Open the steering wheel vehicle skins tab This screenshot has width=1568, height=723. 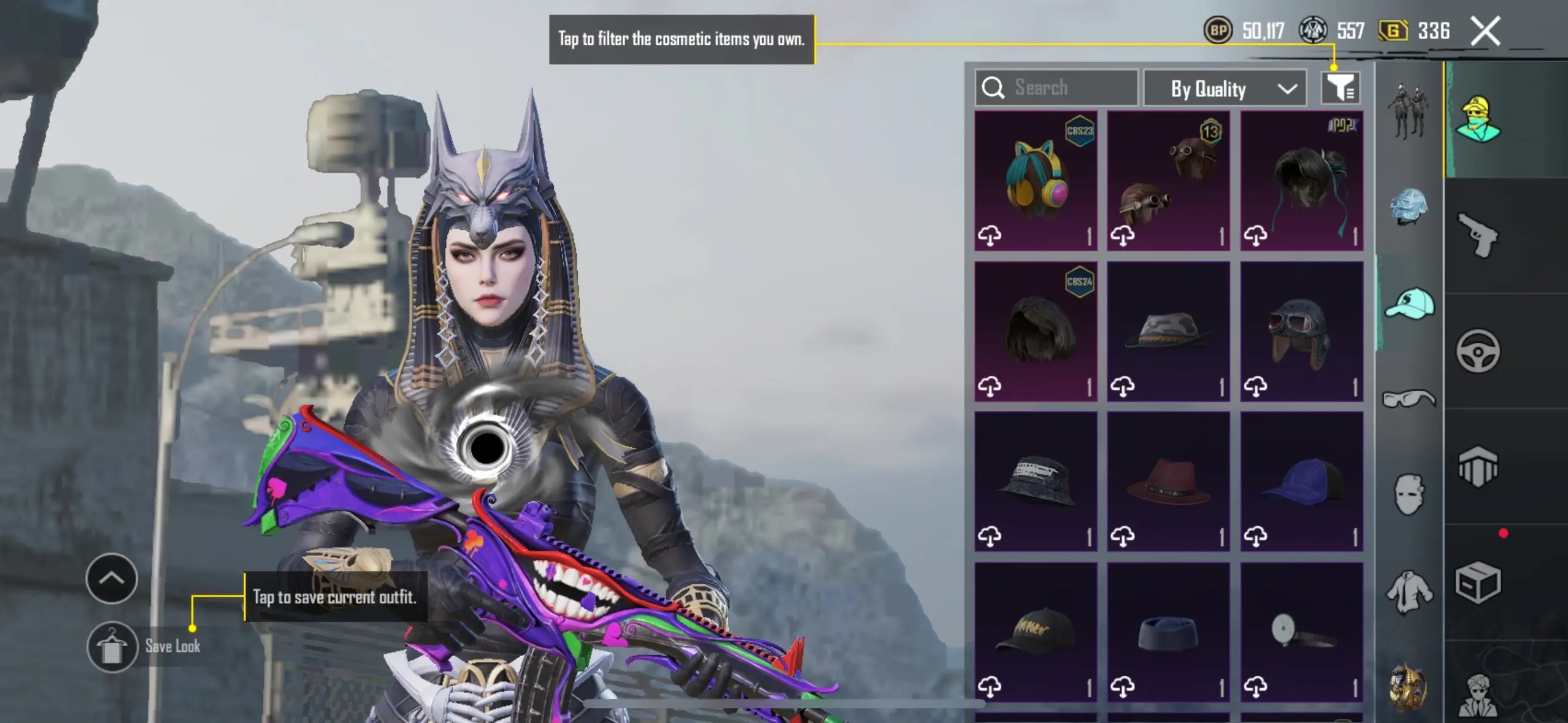pos(1478,351)
